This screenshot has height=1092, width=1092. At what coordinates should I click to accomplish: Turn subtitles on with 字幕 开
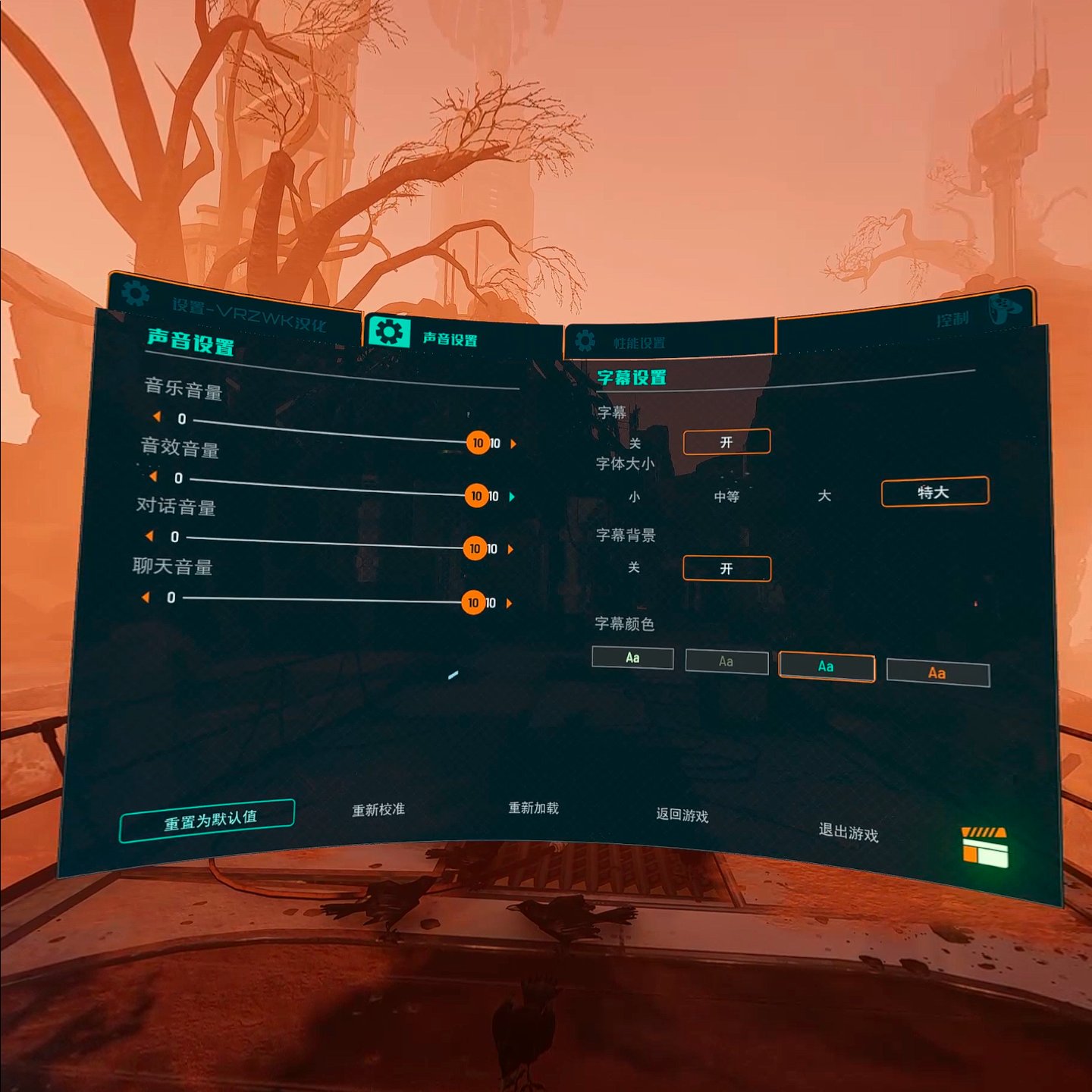(x=726, y=442)
